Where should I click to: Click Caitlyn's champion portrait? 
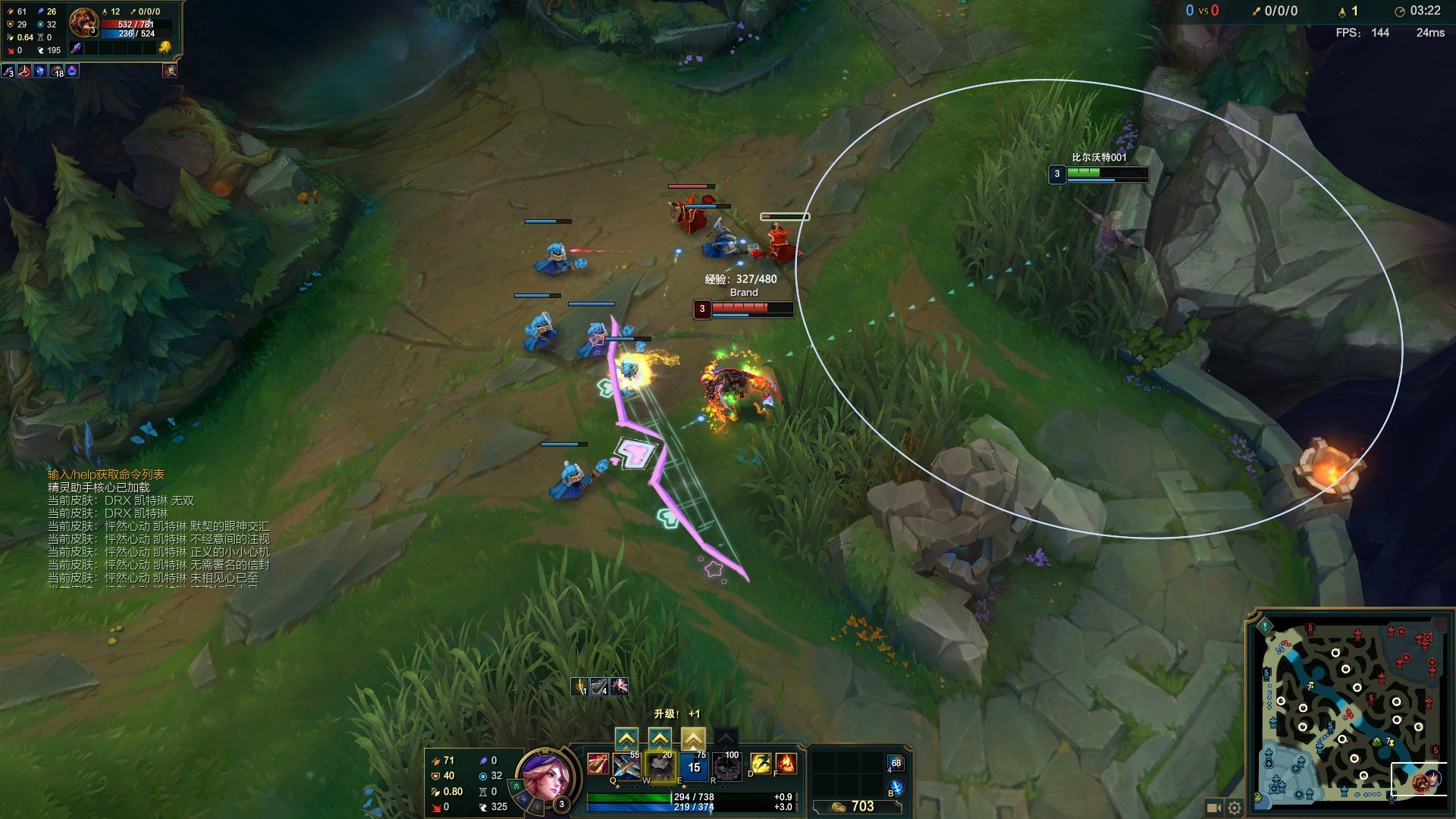click(x=543, y=774)
